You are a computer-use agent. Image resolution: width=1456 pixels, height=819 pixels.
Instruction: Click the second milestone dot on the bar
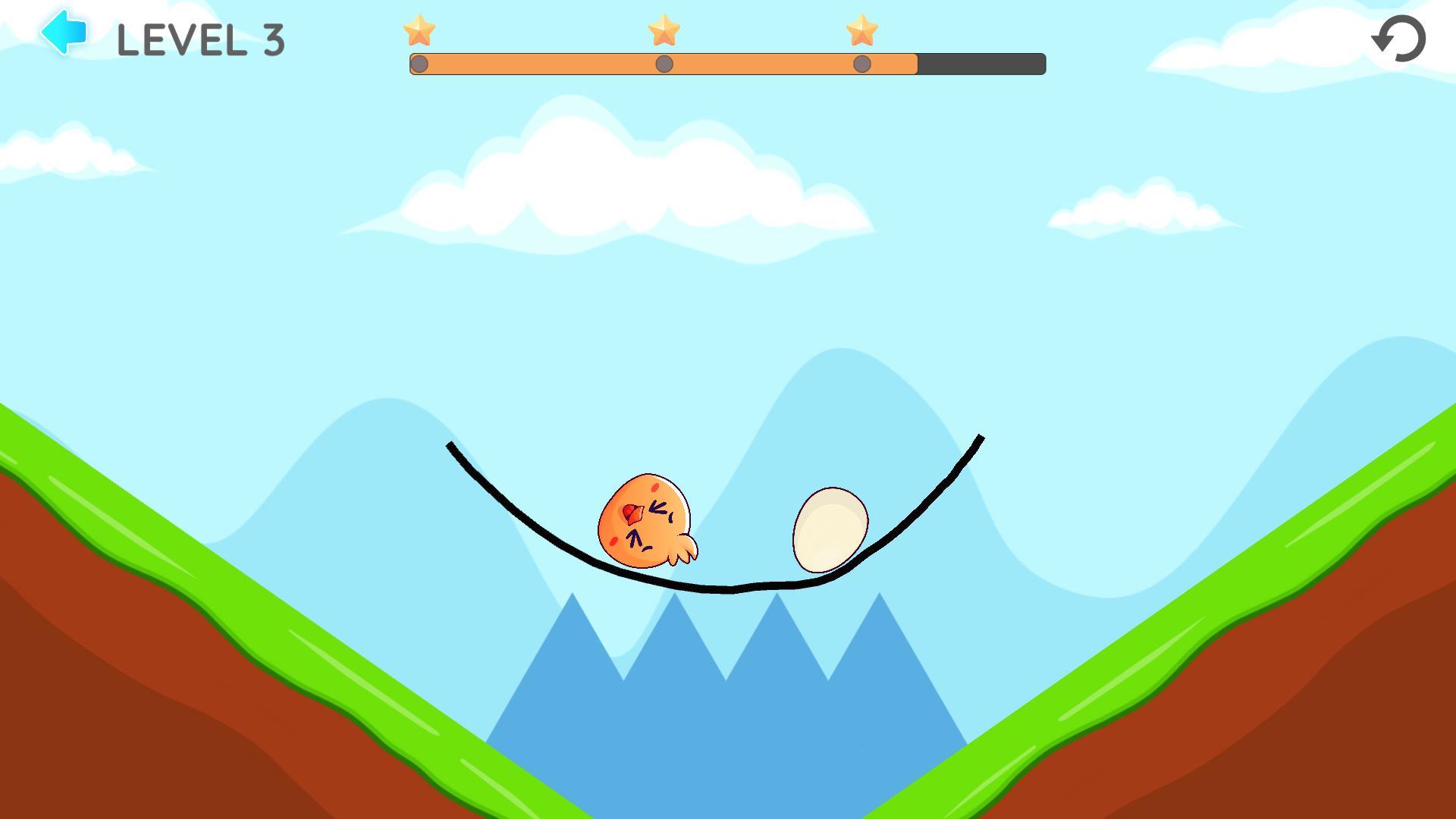click(665, 64)
